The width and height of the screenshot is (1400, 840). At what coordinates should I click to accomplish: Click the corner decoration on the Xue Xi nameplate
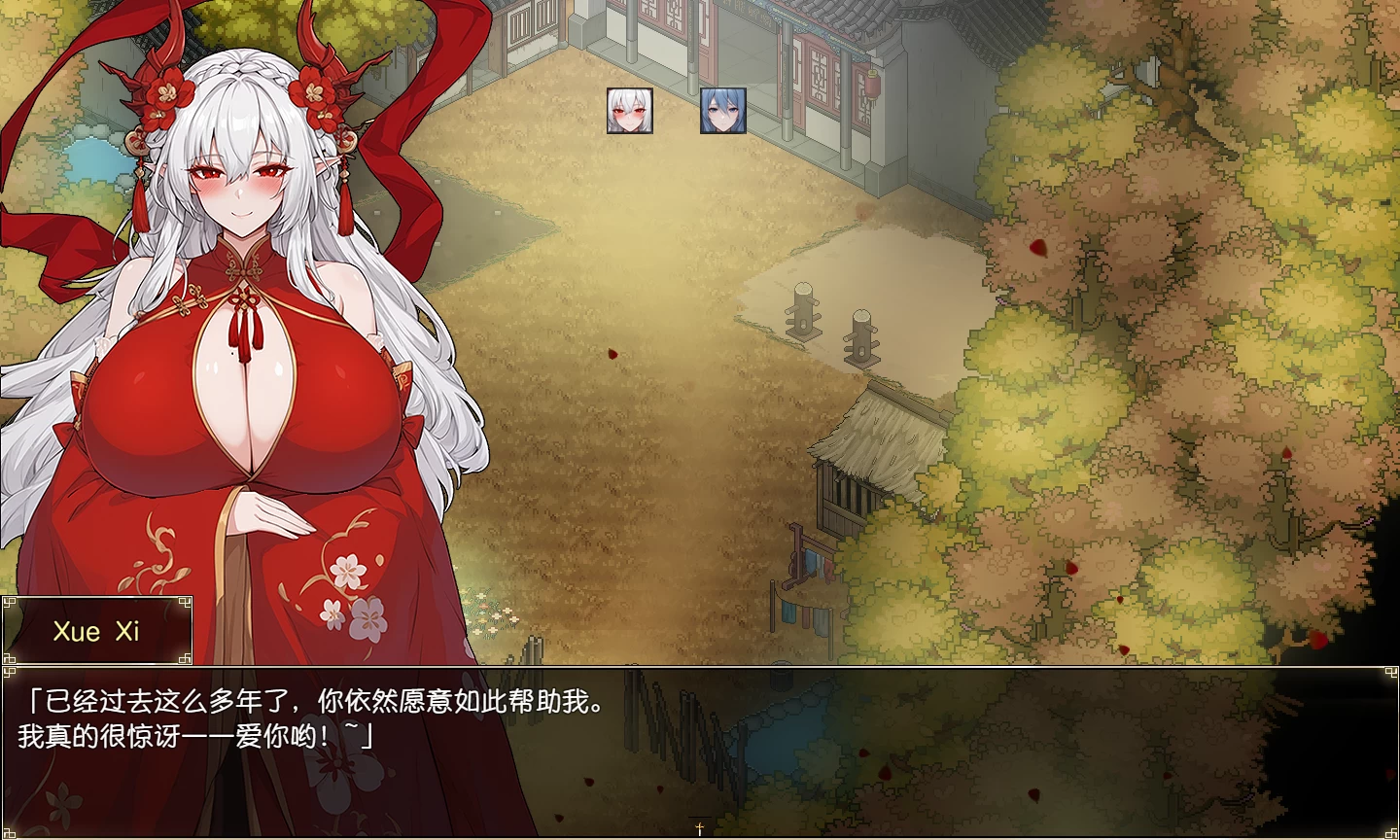10,603
